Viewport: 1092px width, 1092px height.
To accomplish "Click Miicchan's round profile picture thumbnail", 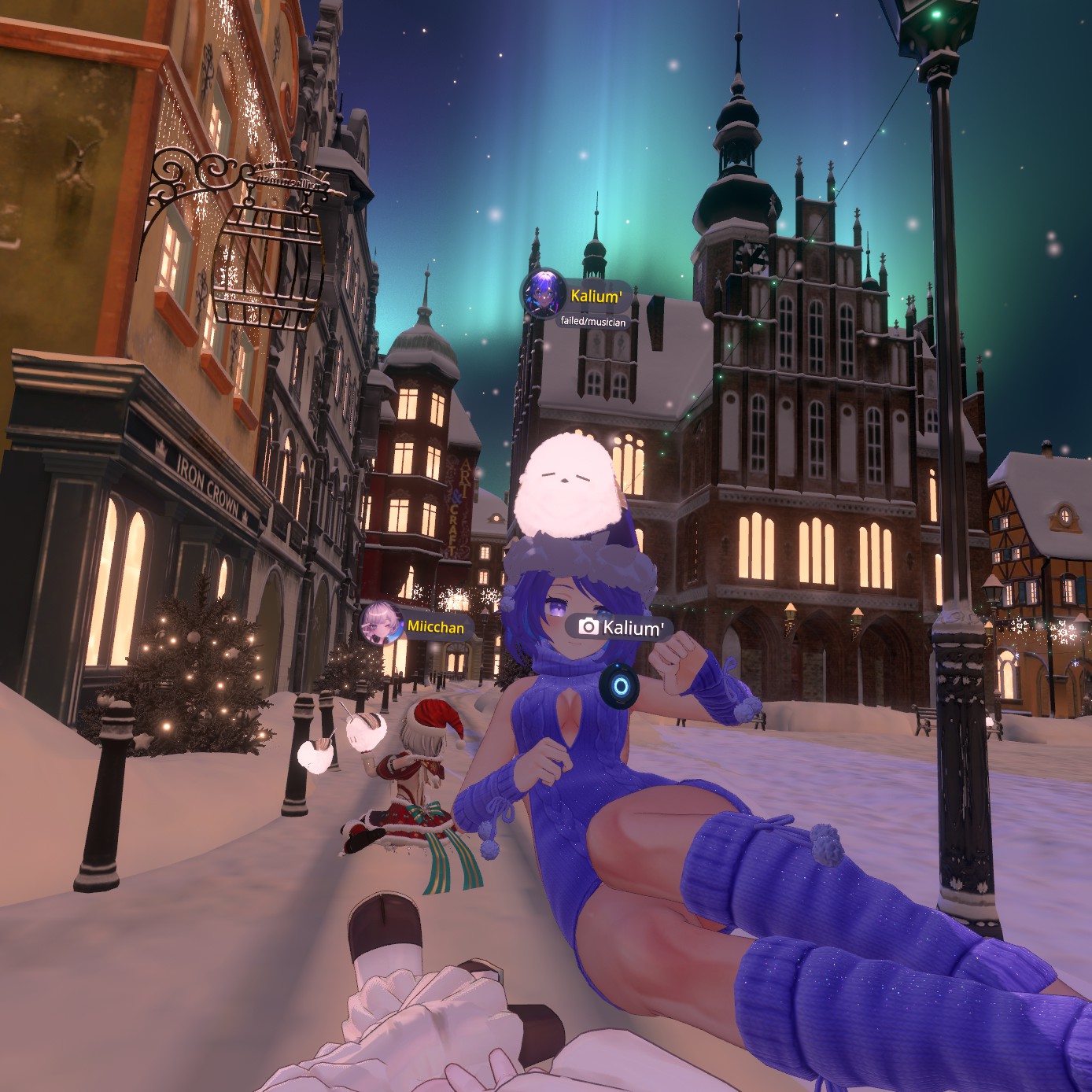I will [382, 624].
